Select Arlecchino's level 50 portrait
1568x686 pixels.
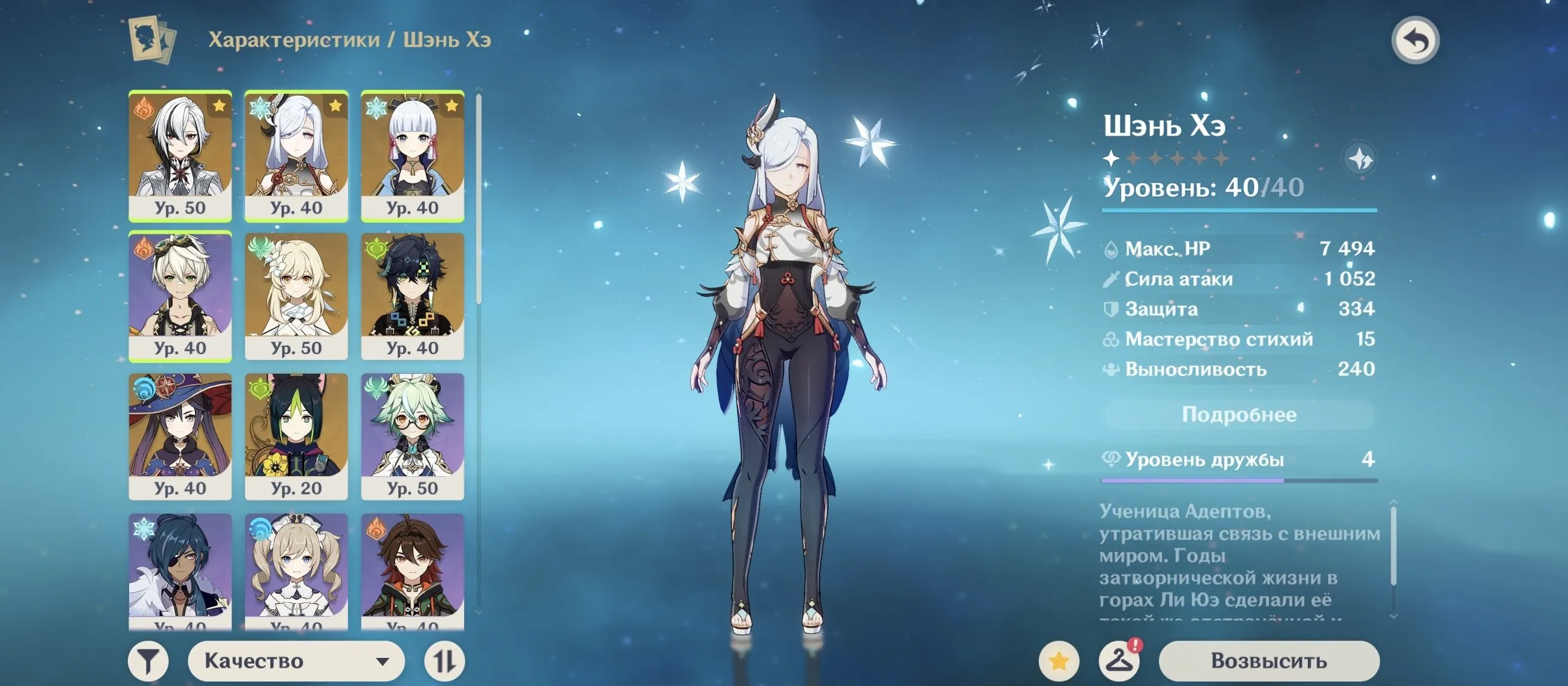(x=180, y=156)
